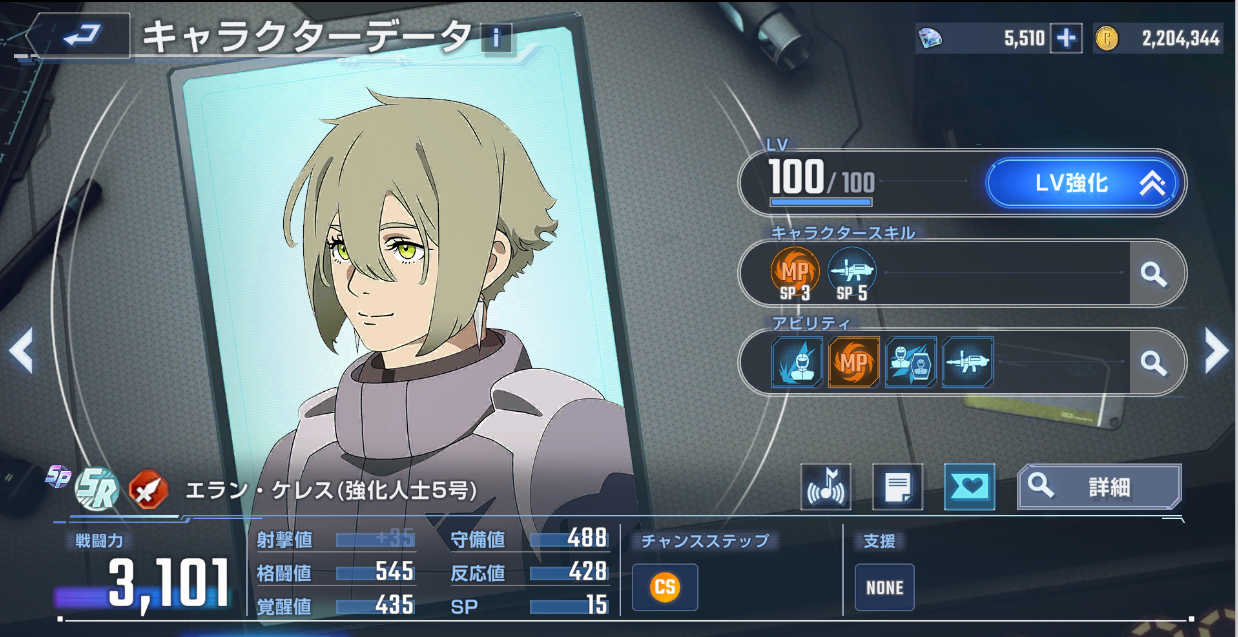Play the character voice sound icon
This screenshot has width=1238, height=637.
pos(826,488)
